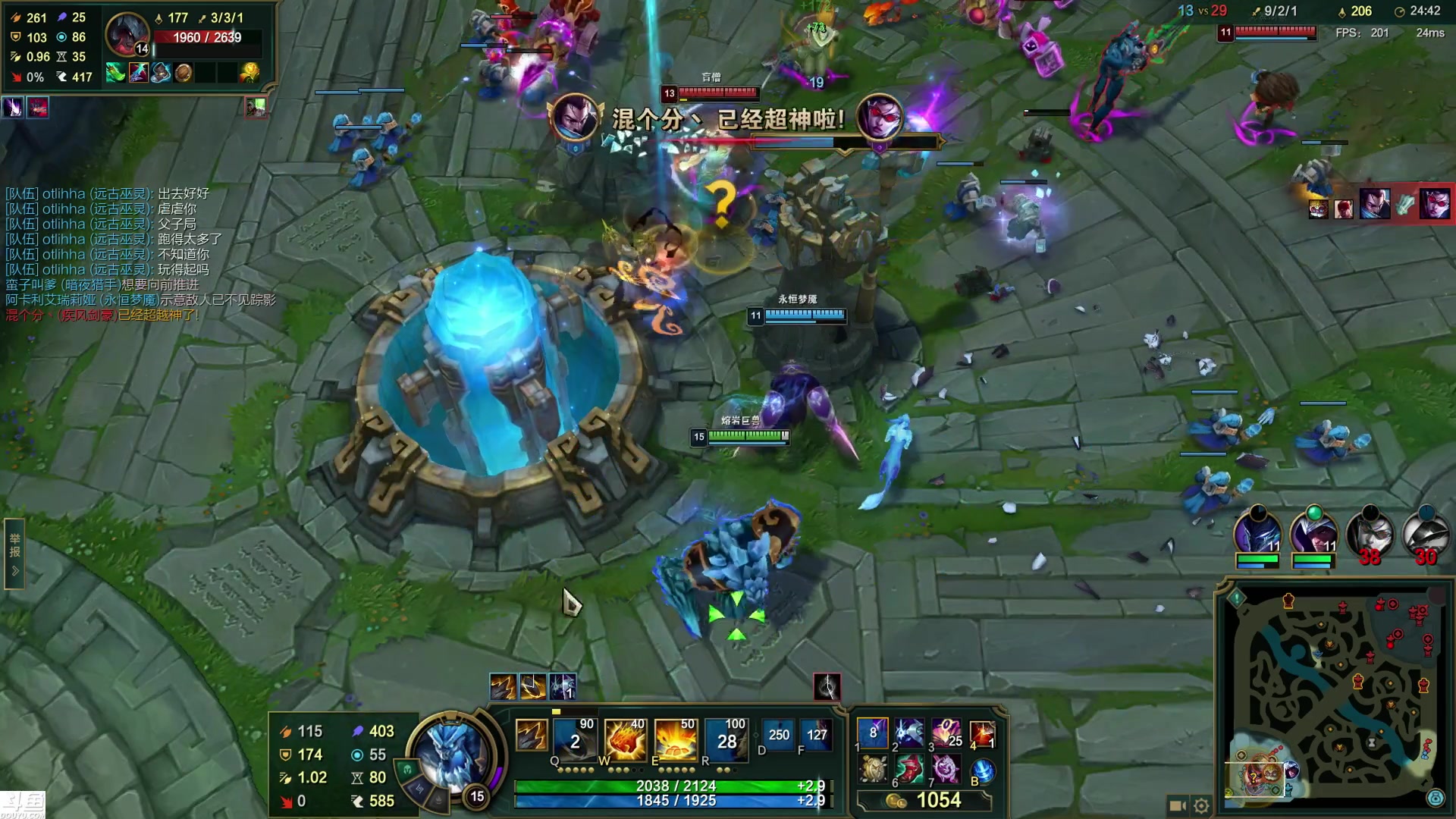The width and height of the screenshot is (1456, 819).
Task: Click the lightning passive ability icon
Action: pyautogui.click(x=530, y=736)
